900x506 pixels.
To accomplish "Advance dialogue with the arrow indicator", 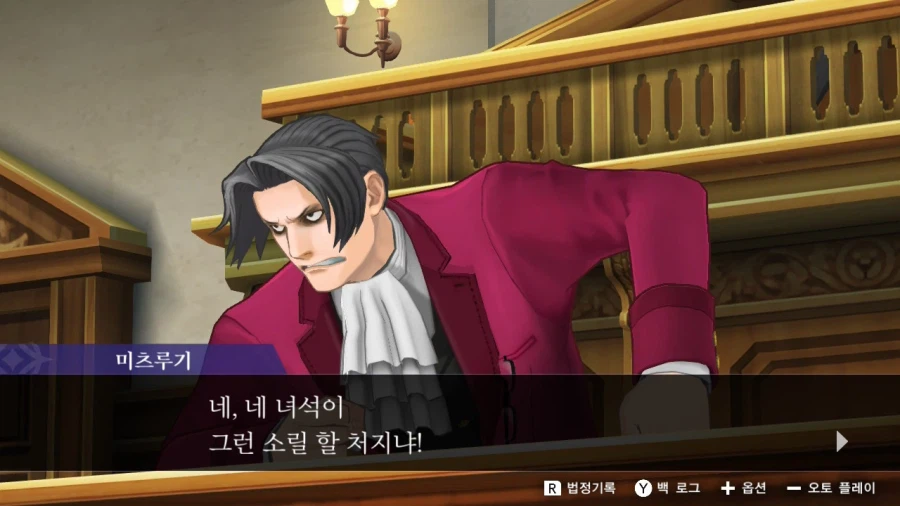I will click(x=841, y=441).
